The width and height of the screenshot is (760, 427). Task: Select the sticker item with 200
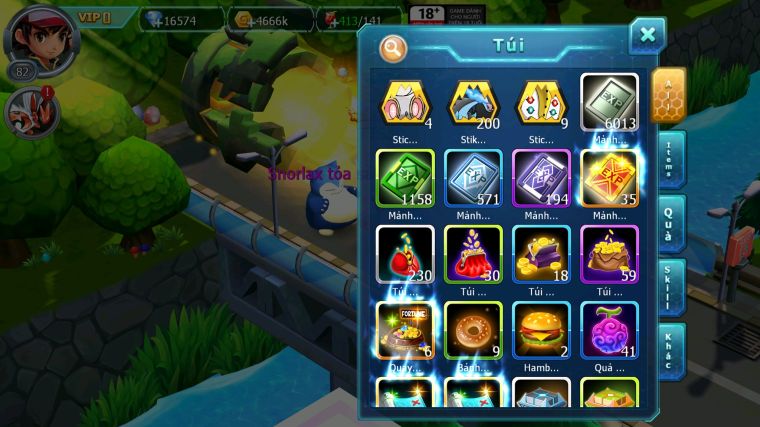473,103
